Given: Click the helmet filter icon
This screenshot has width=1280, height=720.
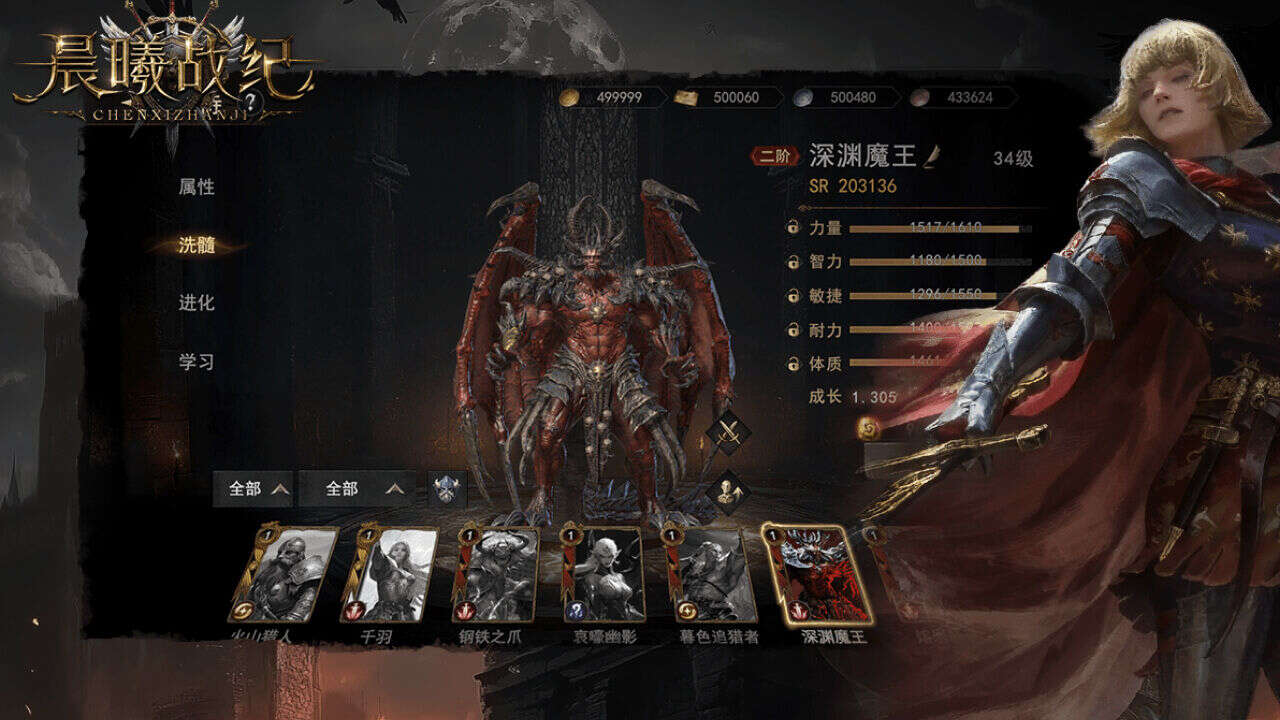Looking at the screenshot, I should [447, 489].
